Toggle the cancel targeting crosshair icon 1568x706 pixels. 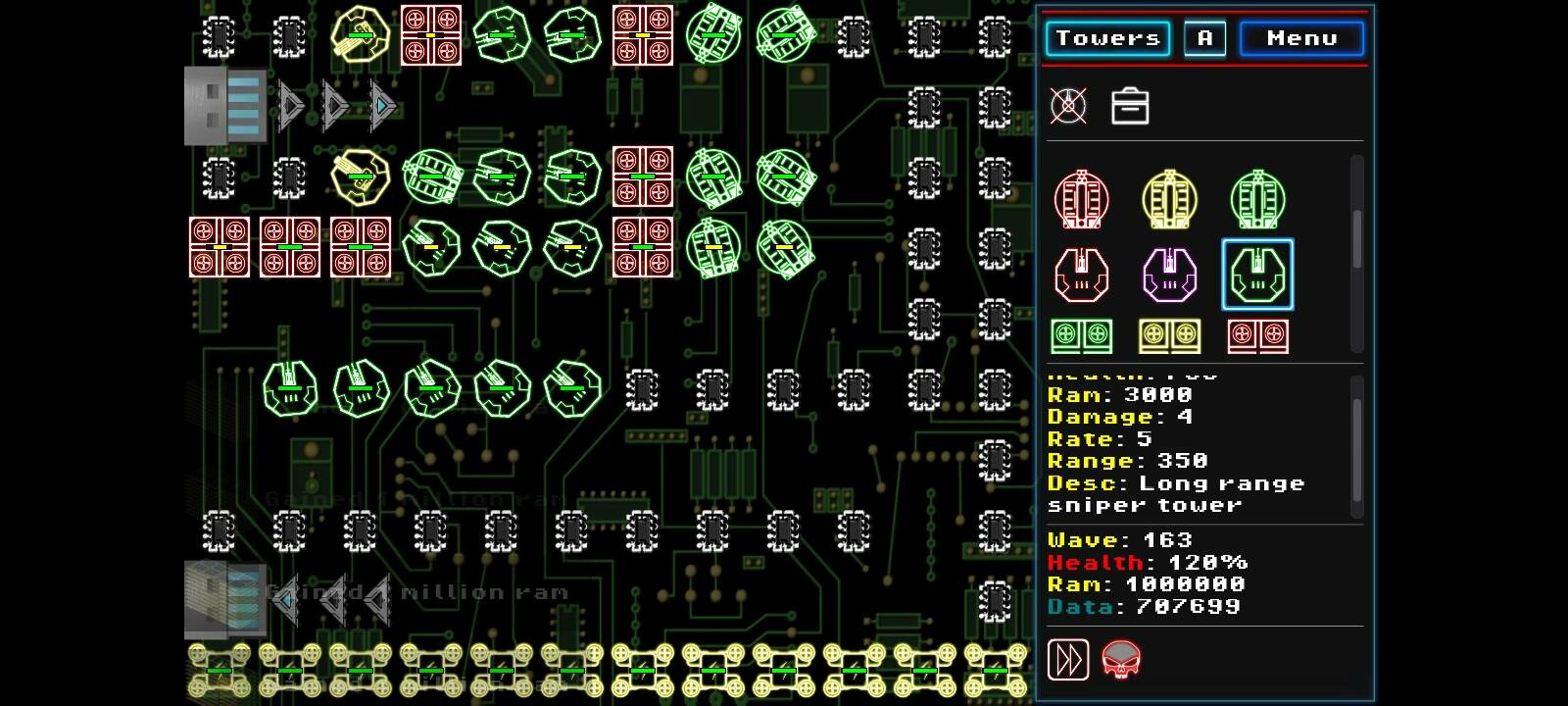1068,106
